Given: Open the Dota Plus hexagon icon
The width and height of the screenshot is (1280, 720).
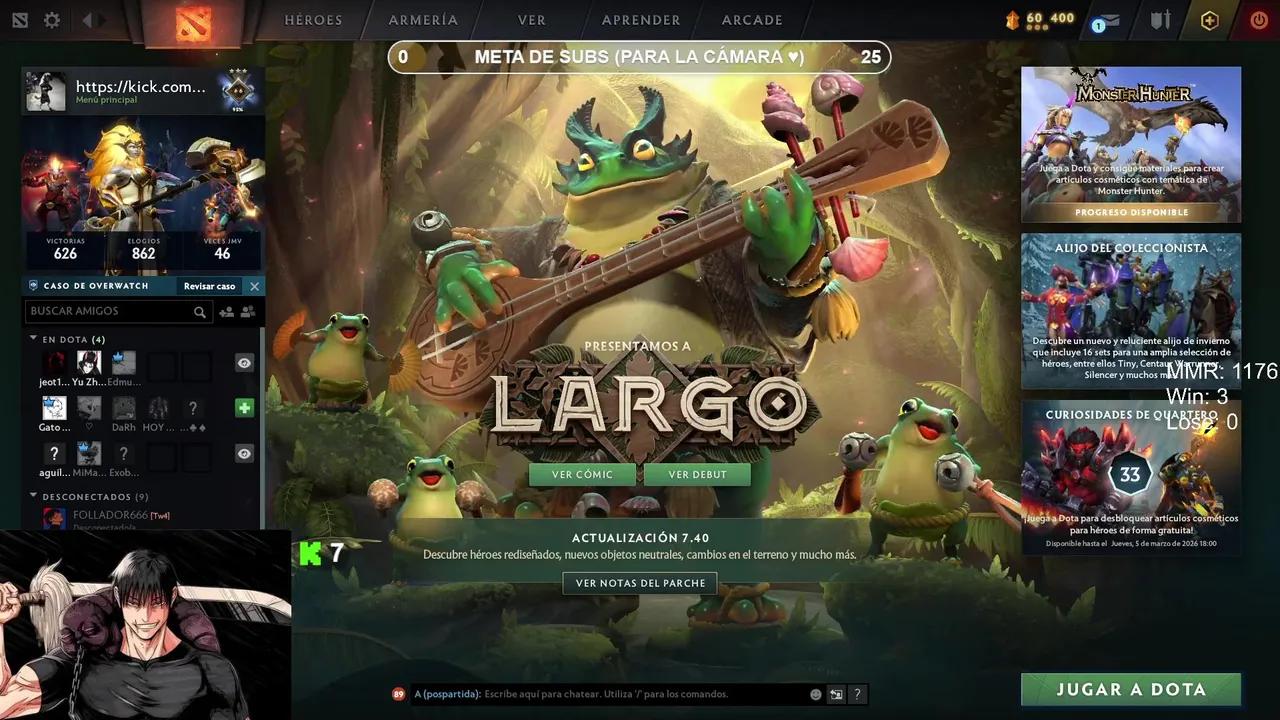Looking at the screenshot, I should [1209, 19].
